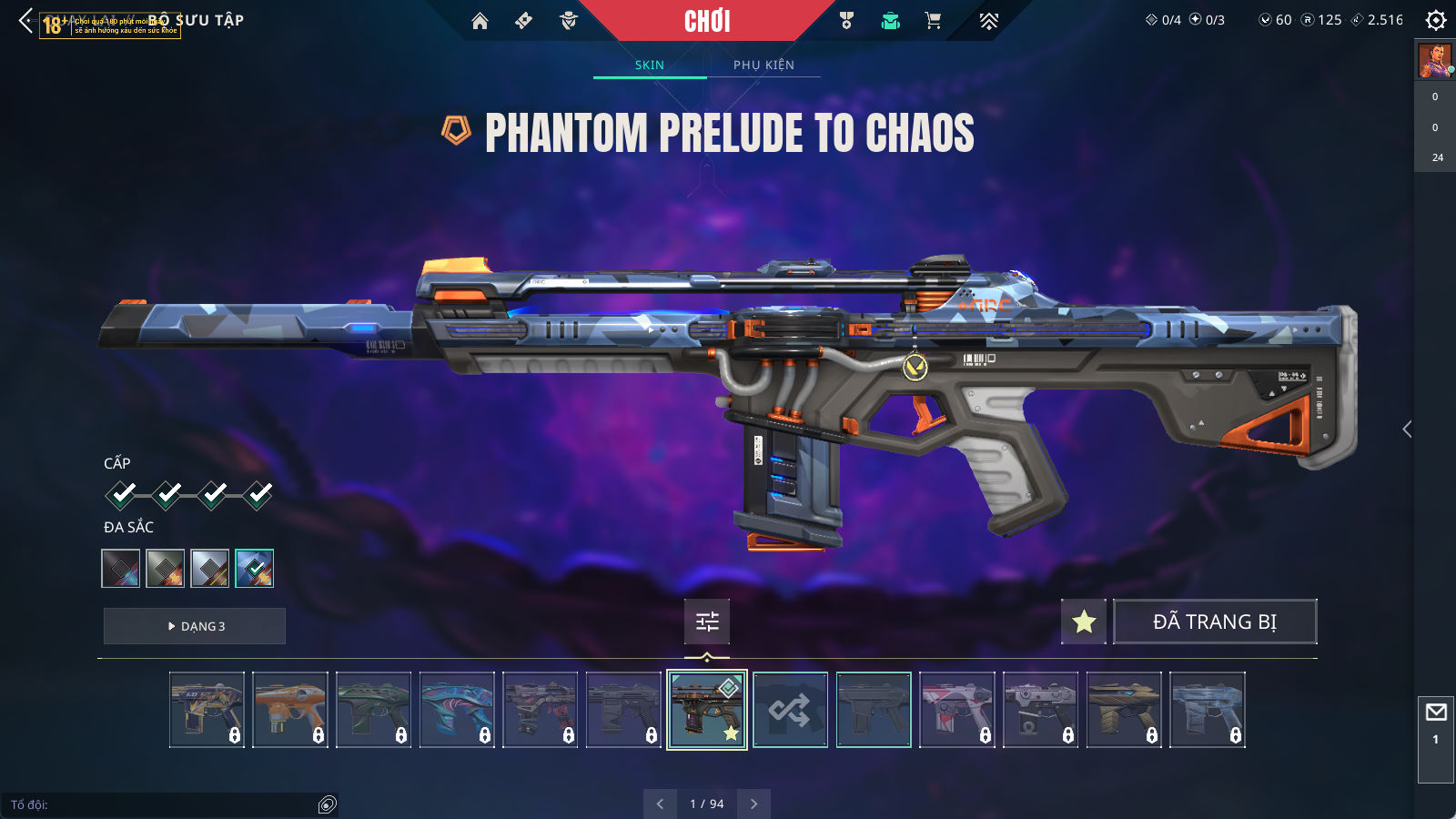Open the skin filter sliders button
The height and width of the screenshot is (819, 1456).
(x=707, y=622)
